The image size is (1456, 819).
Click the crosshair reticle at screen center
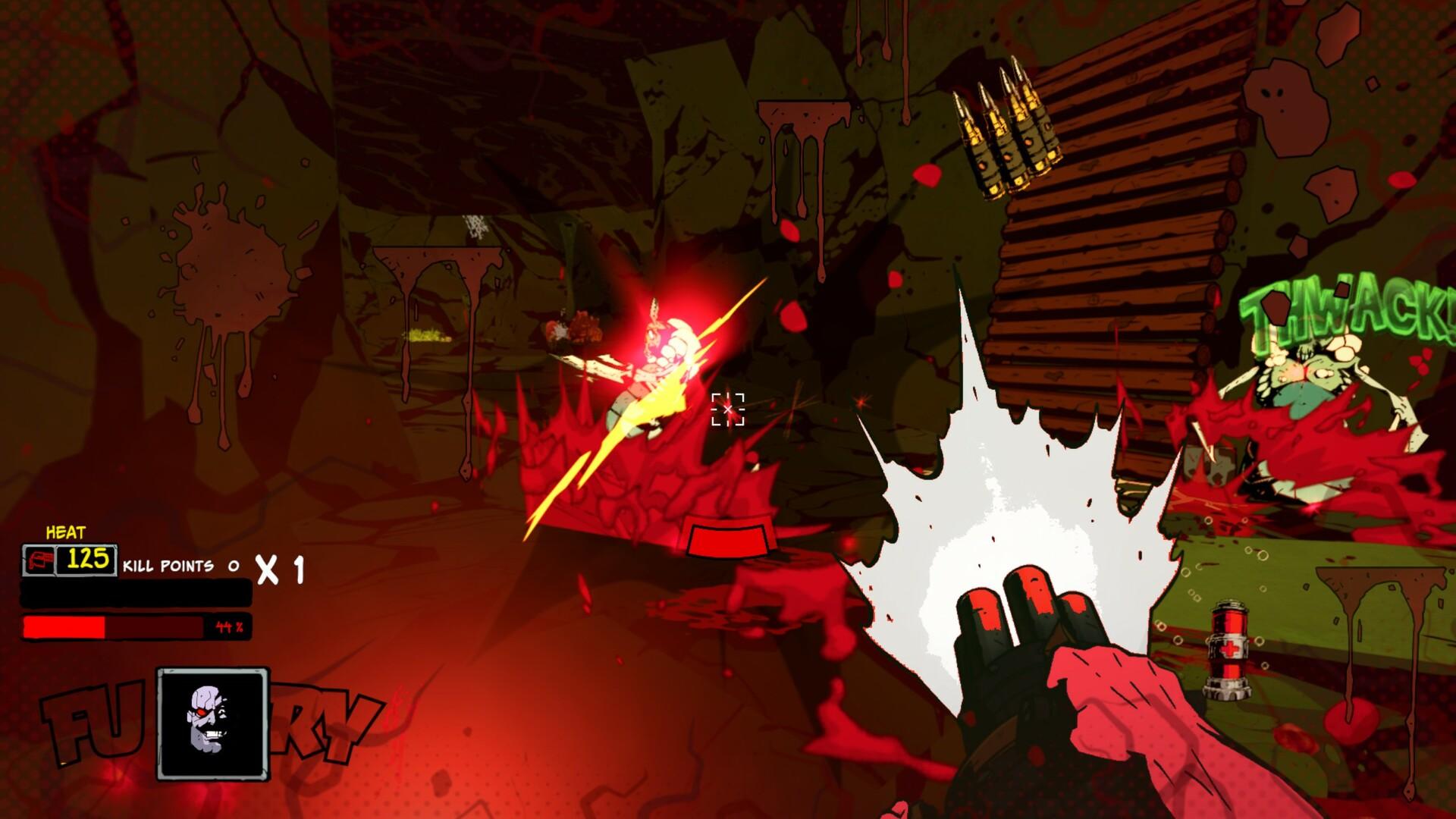[729, 409]
